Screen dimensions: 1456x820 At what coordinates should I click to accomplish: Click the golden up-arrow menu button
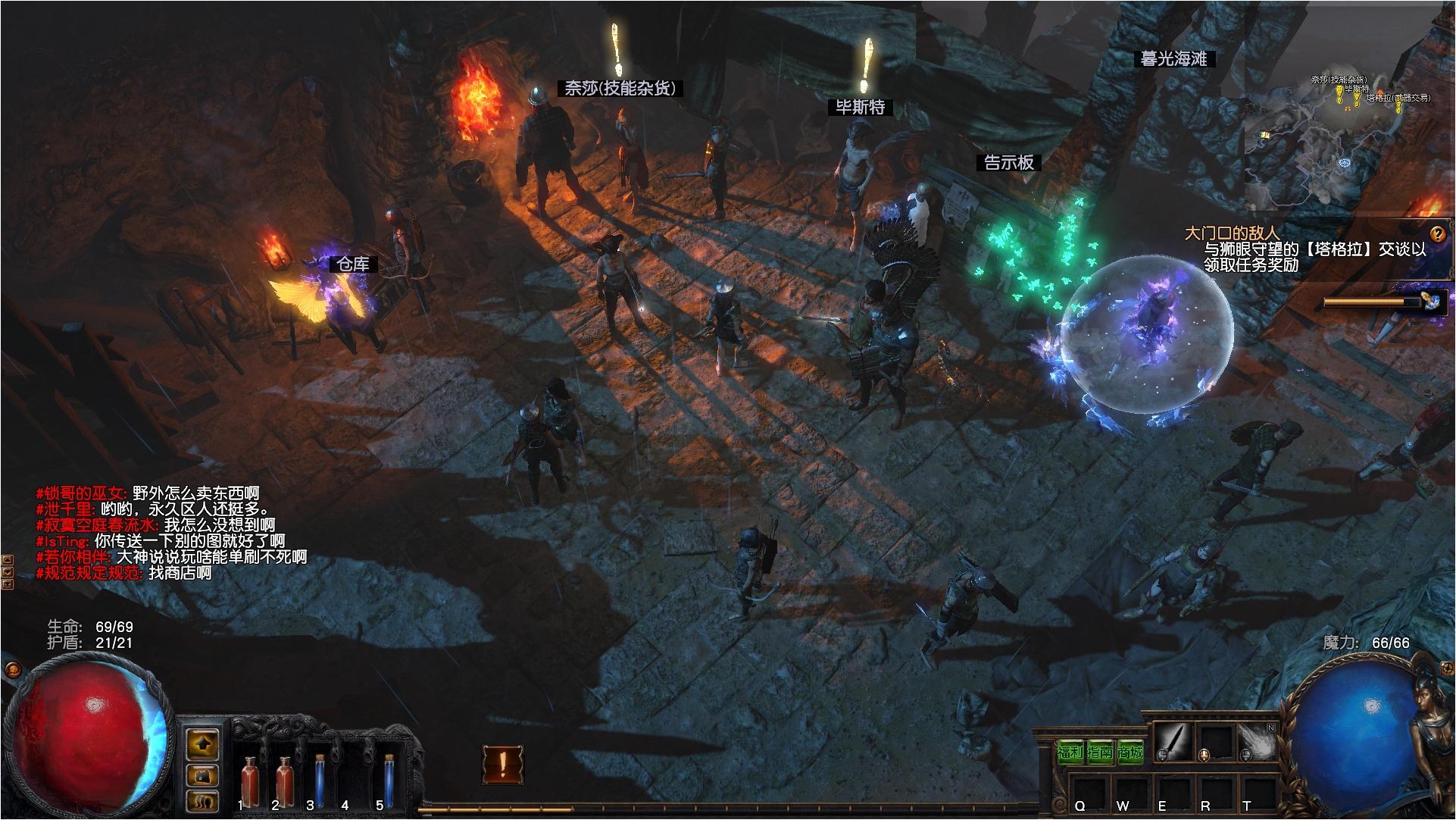click(203, 744)
